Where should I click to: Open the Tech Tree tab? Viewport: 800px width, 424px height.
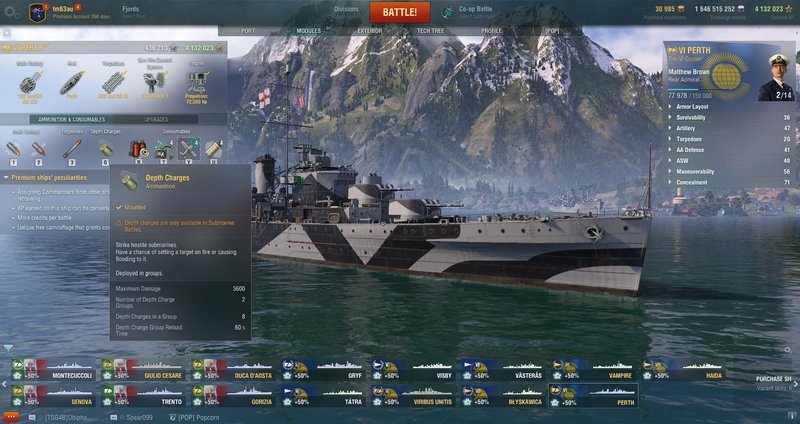point(431,31)
